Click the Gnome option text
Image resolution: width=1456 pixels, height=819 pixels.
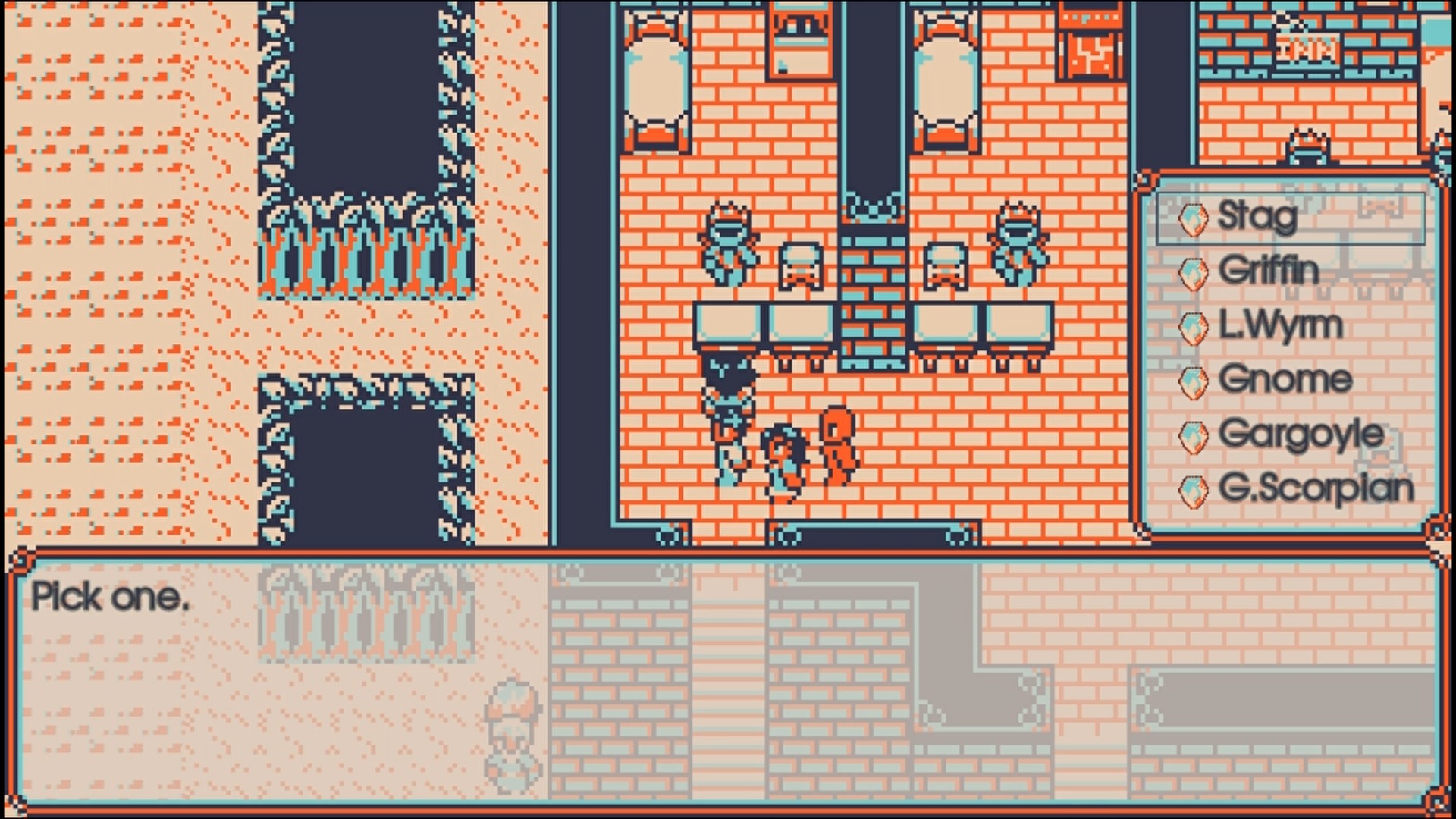[1285, 379]
